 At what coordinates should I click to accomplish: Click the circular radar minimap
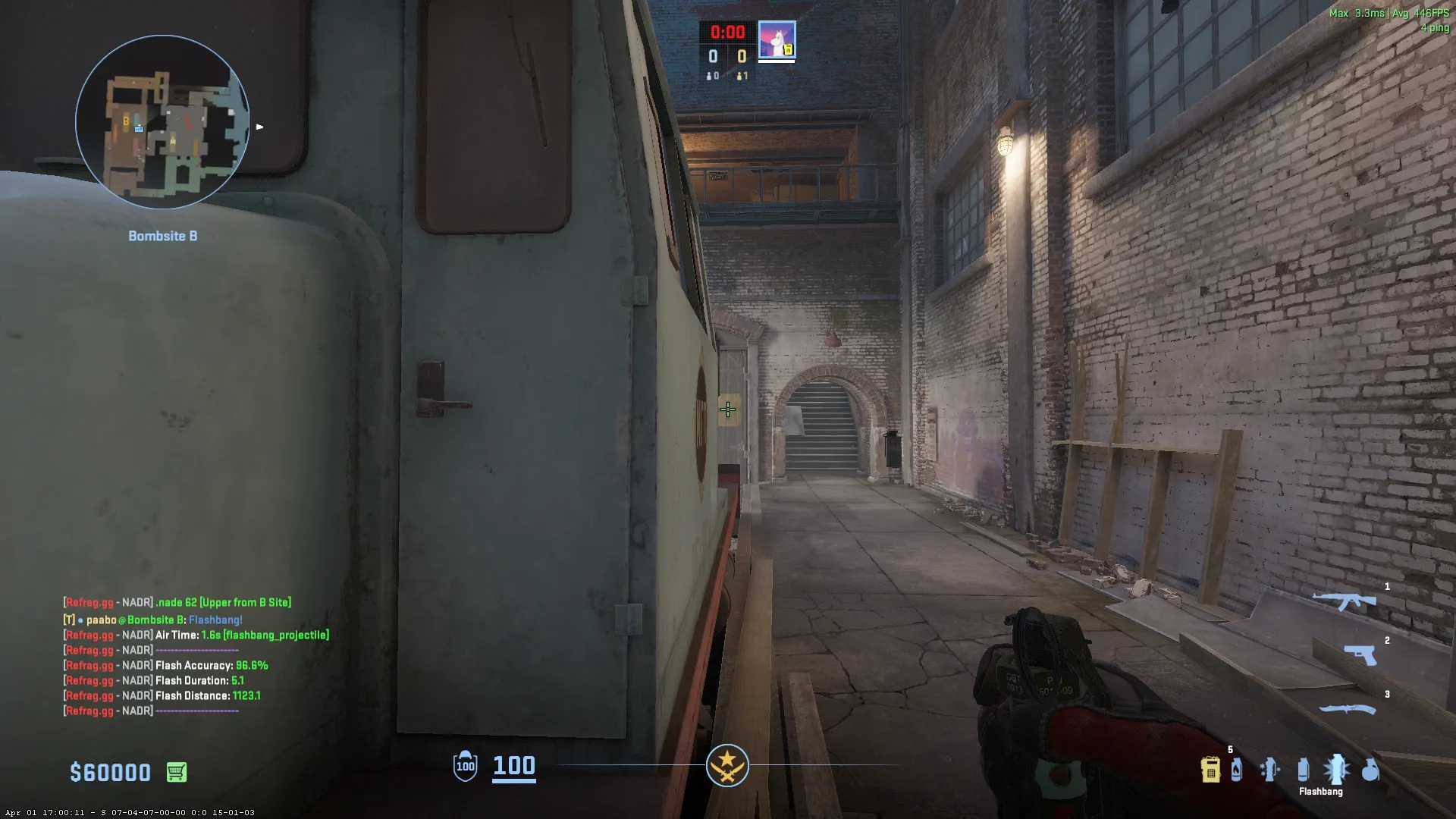pos(162,122)
